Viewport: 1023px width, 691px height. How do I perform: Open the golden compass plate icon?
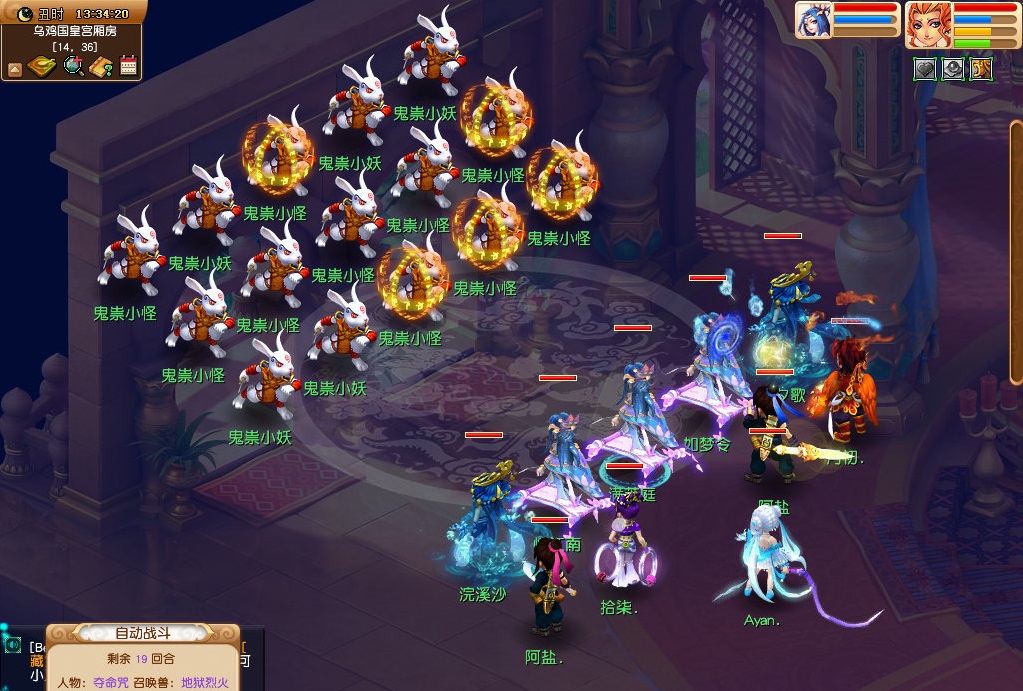pyautogui.click(x=41, y=67)
